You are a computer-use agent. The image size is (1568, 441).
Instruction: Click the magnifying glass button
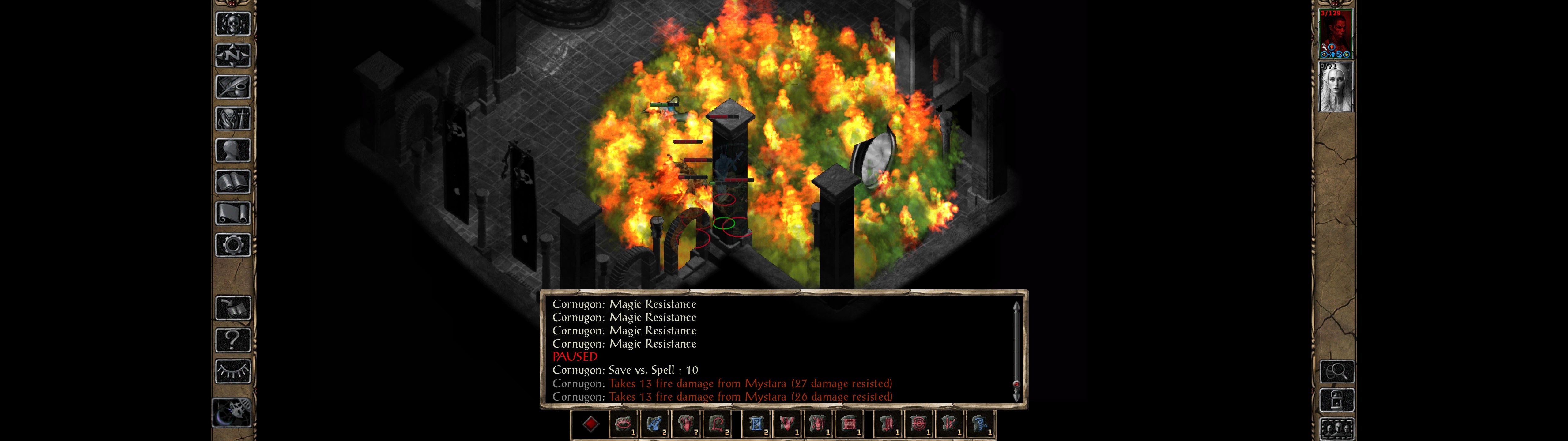pyautogui.click(x=1336, y=371)
